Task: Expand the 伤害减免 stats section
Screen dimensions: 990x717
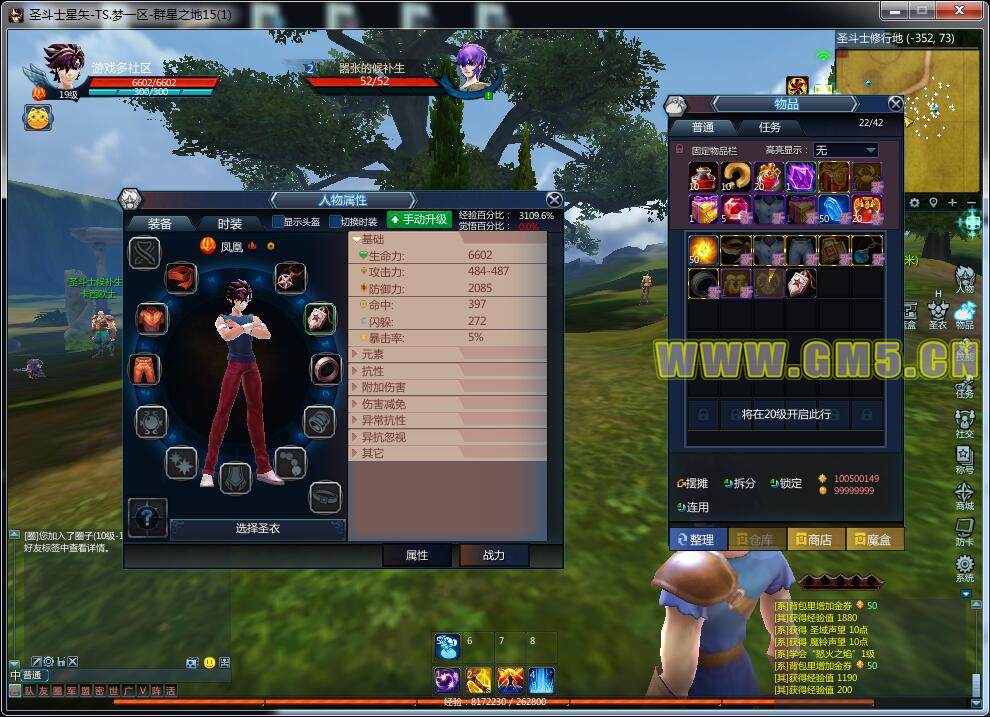Action: coord(384,404)
